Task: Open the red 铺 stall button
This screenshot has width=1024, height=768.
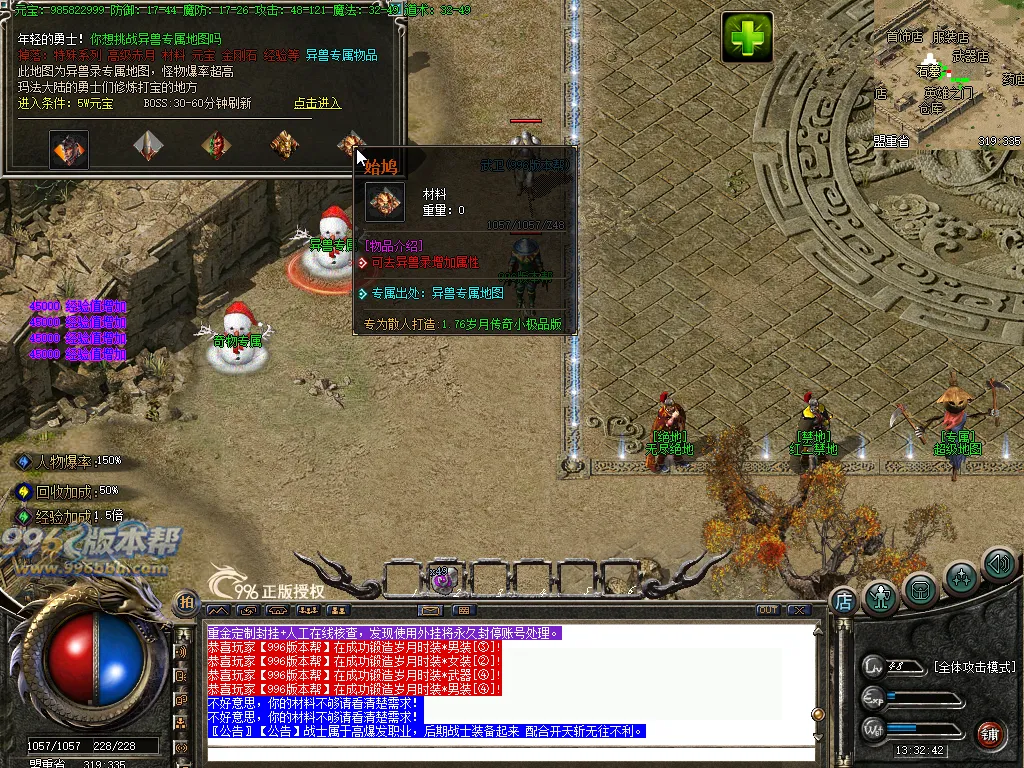Action: click(990, 733)
